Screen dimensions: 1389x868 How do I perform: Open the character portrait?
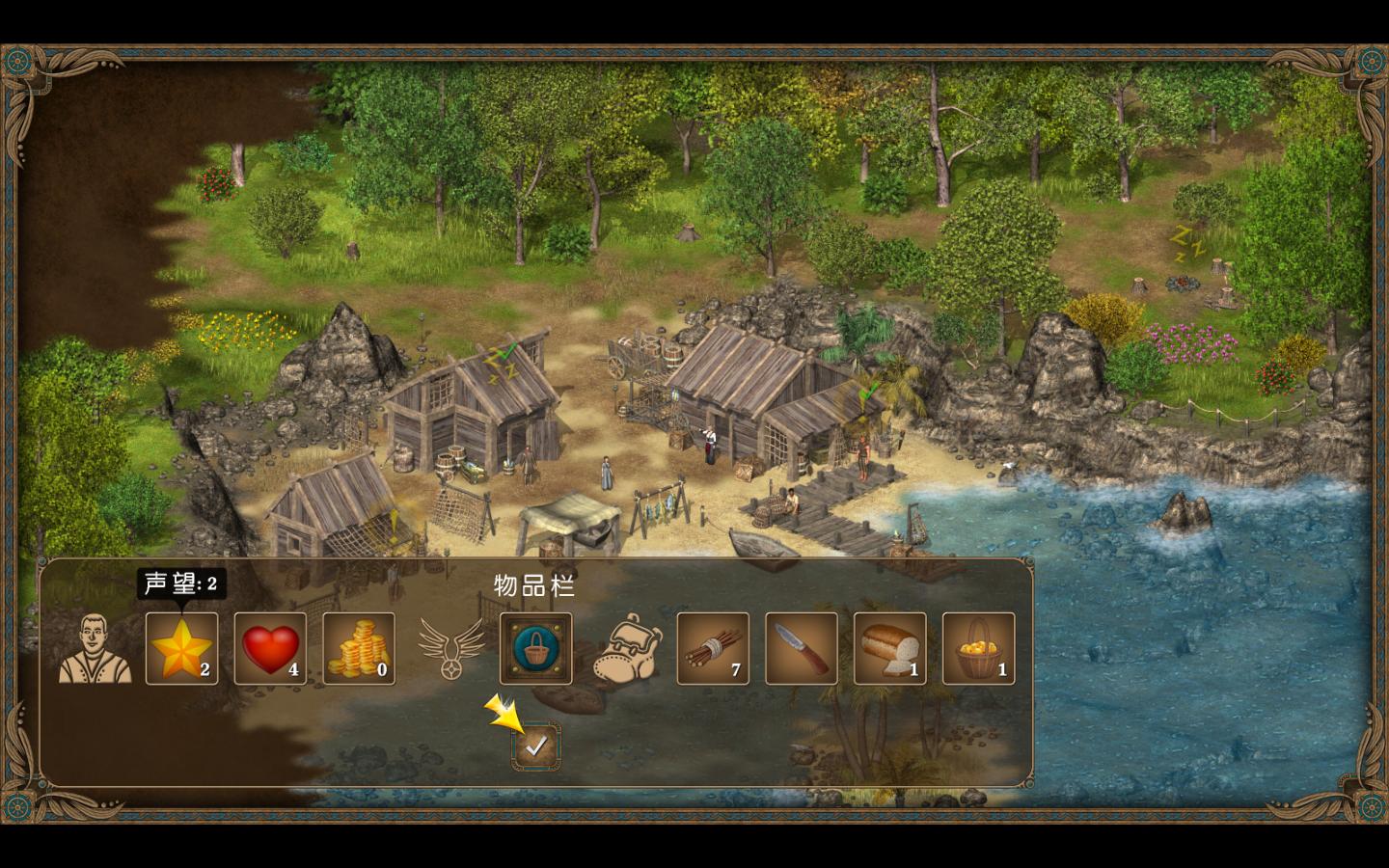point(95,649)
